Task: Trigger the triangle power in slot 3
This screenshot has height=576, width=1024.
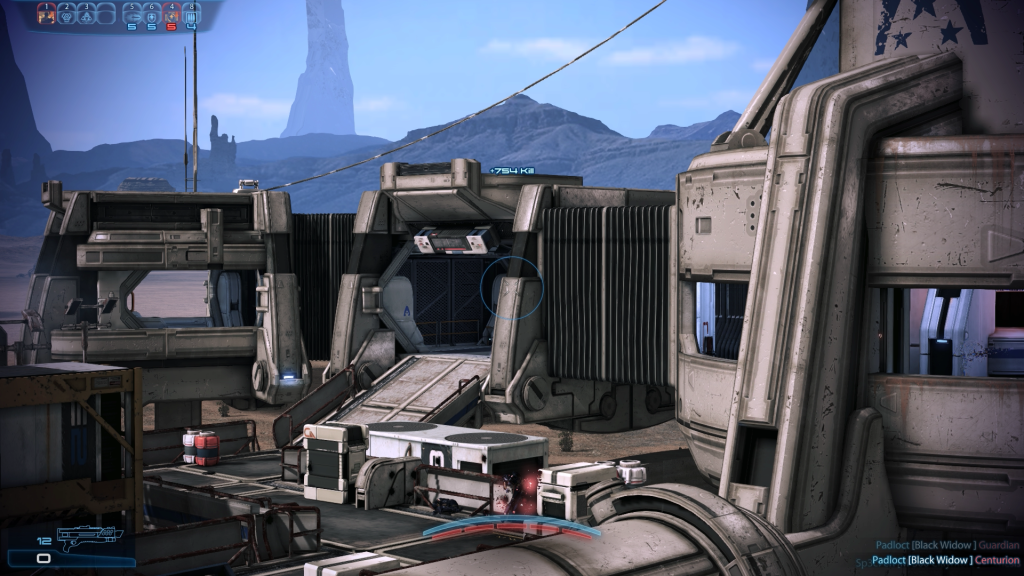Action: coord(86,14)
